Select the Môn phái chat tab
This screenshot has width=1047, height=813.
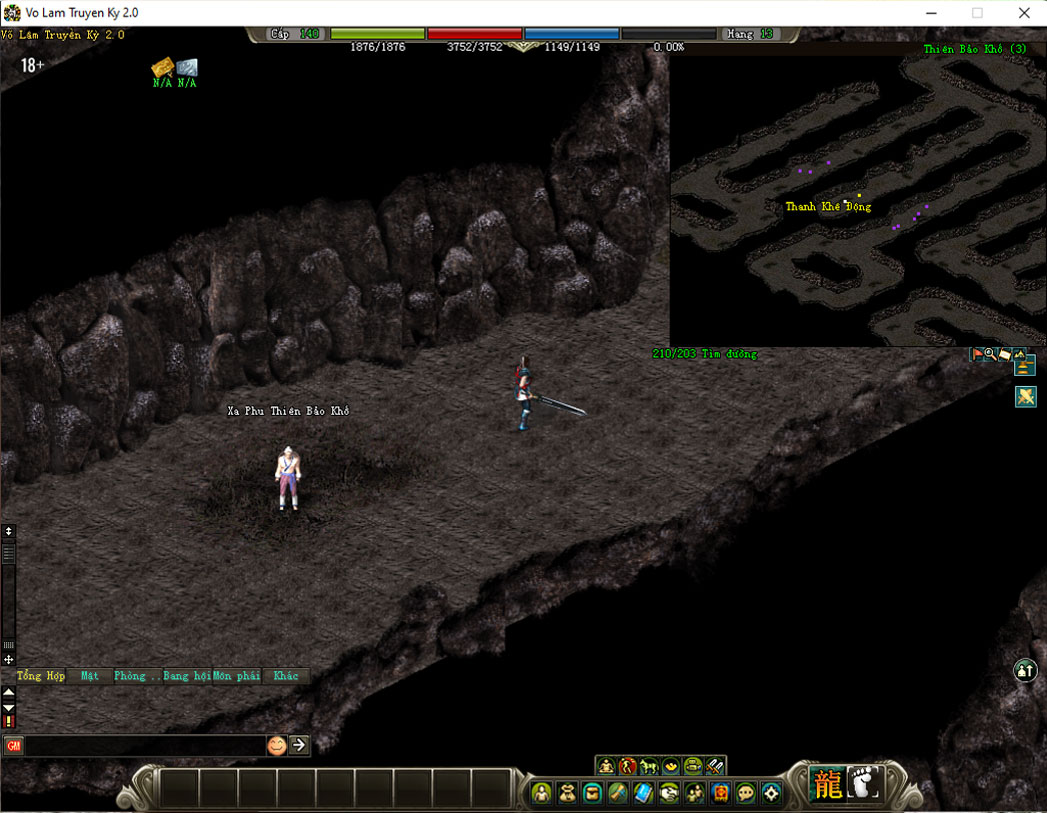click(236, 676)
